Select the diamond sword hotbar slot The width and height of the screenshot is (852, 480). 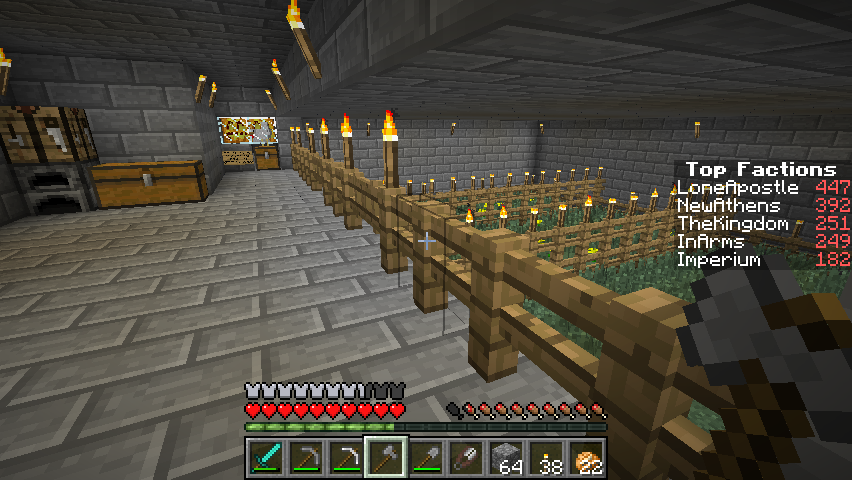point(265,458)
